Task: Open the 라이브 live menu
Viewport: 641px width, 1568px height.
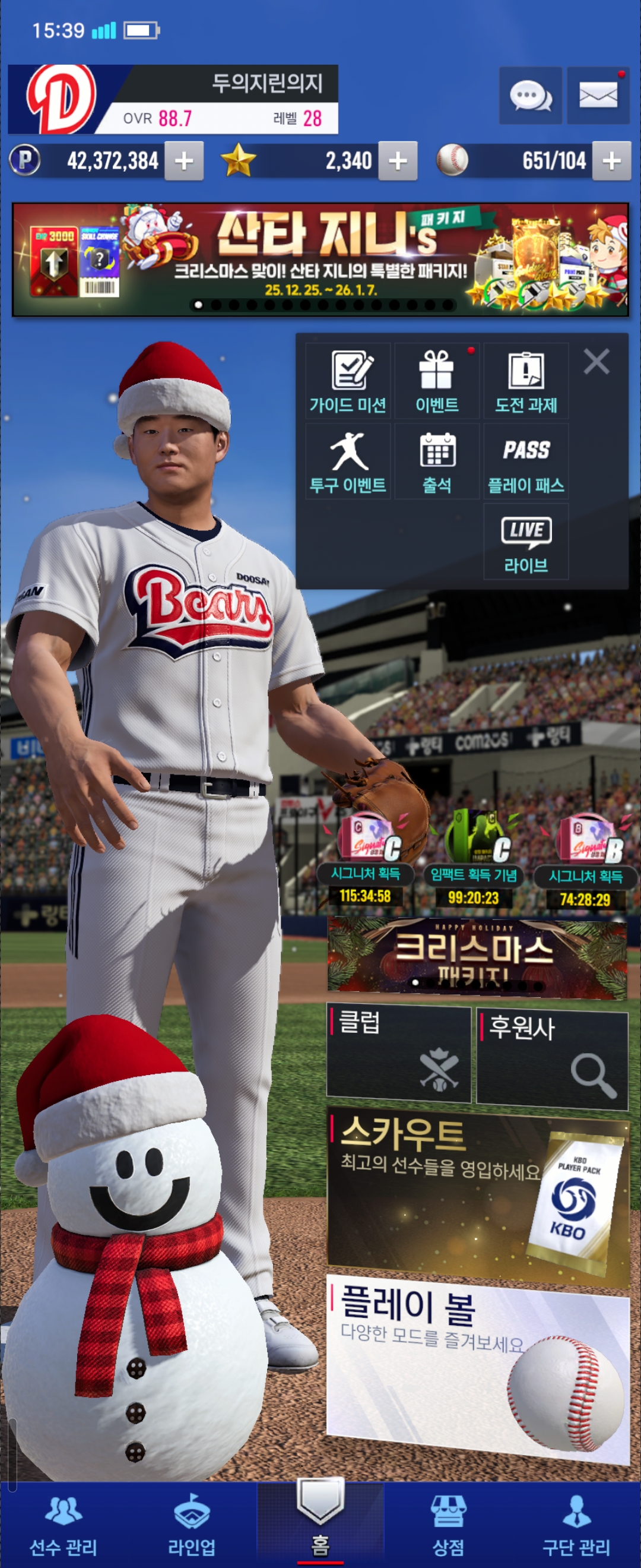Action: tap(526, 542)
